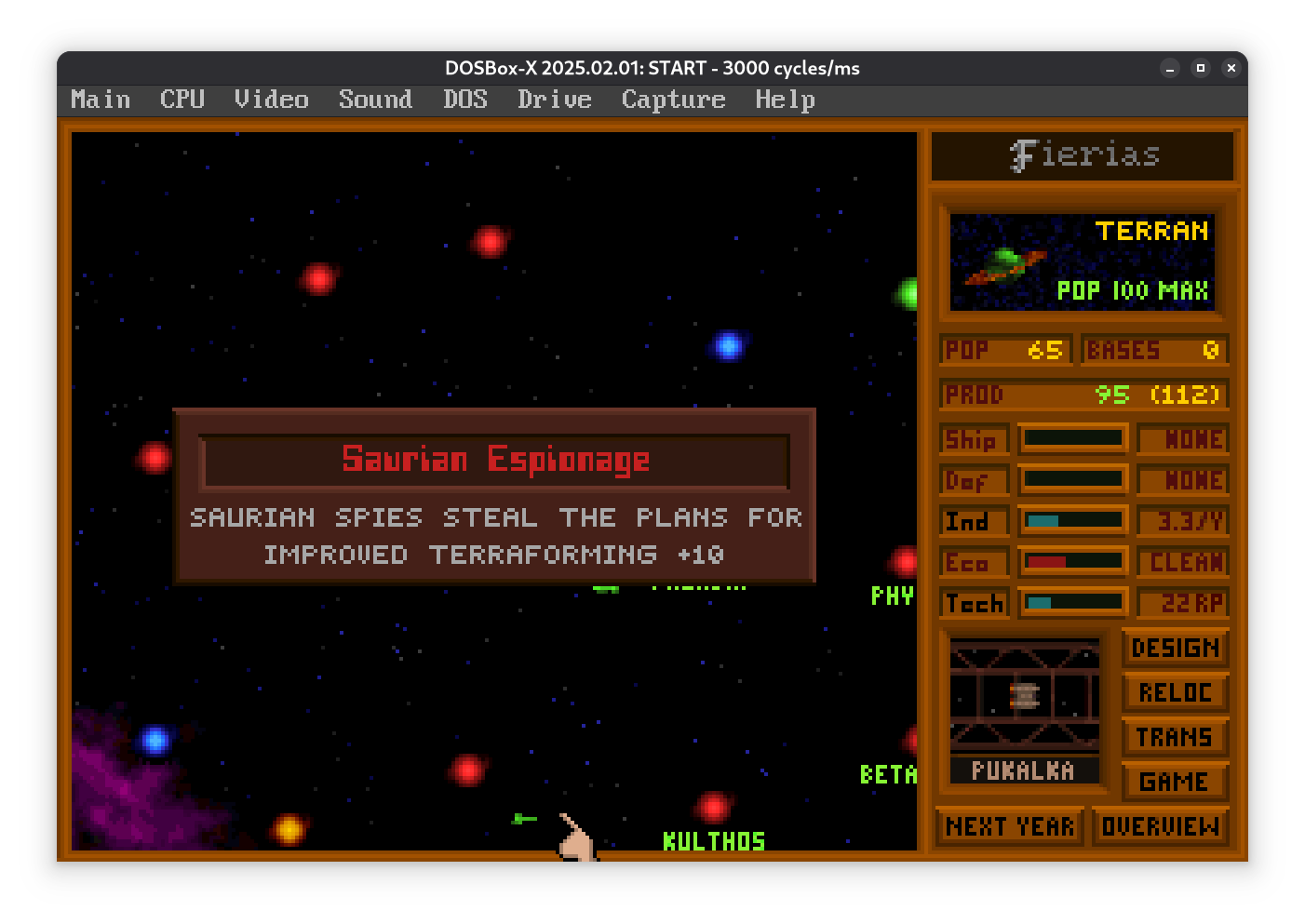Open the OVERVIEW screen
This screenshot has height=924, width=1305.
click(1160, 826)
